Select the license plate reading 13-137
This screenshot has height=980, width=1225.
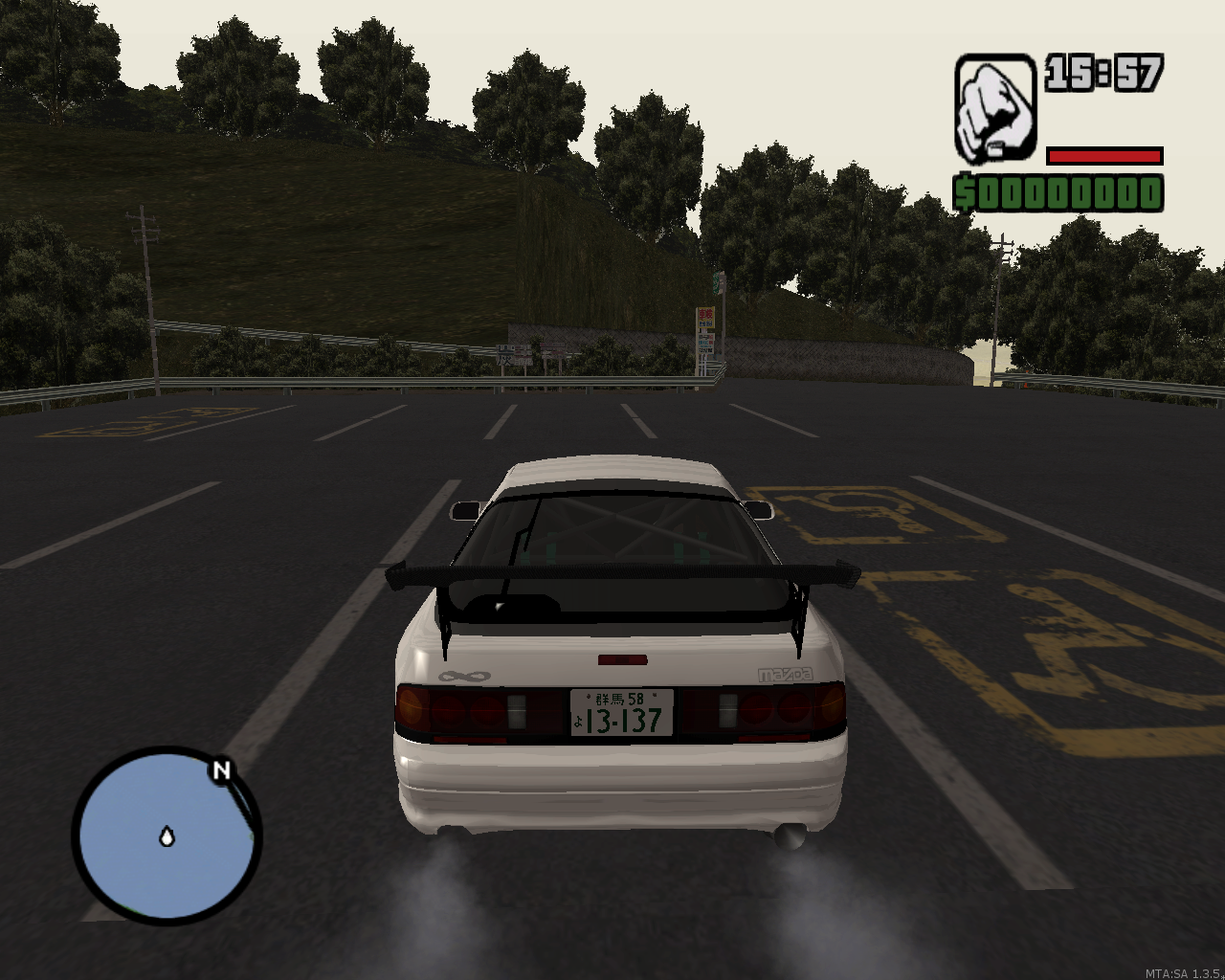click(623, 713)
